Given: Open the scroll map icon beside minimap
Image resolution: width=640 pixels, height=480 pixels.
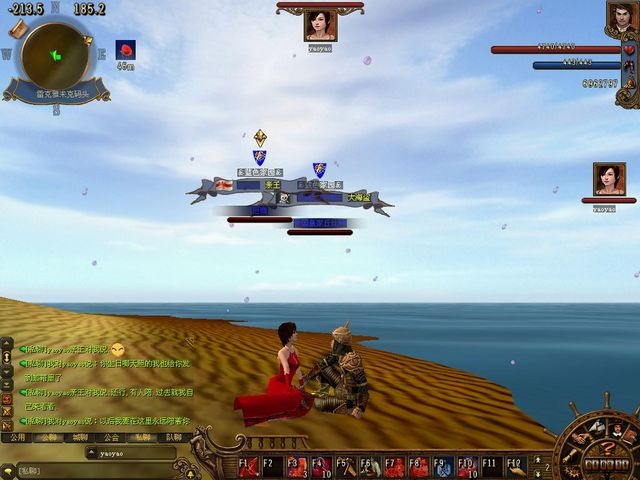Looking at the screenshot, I should pos(17,30).
